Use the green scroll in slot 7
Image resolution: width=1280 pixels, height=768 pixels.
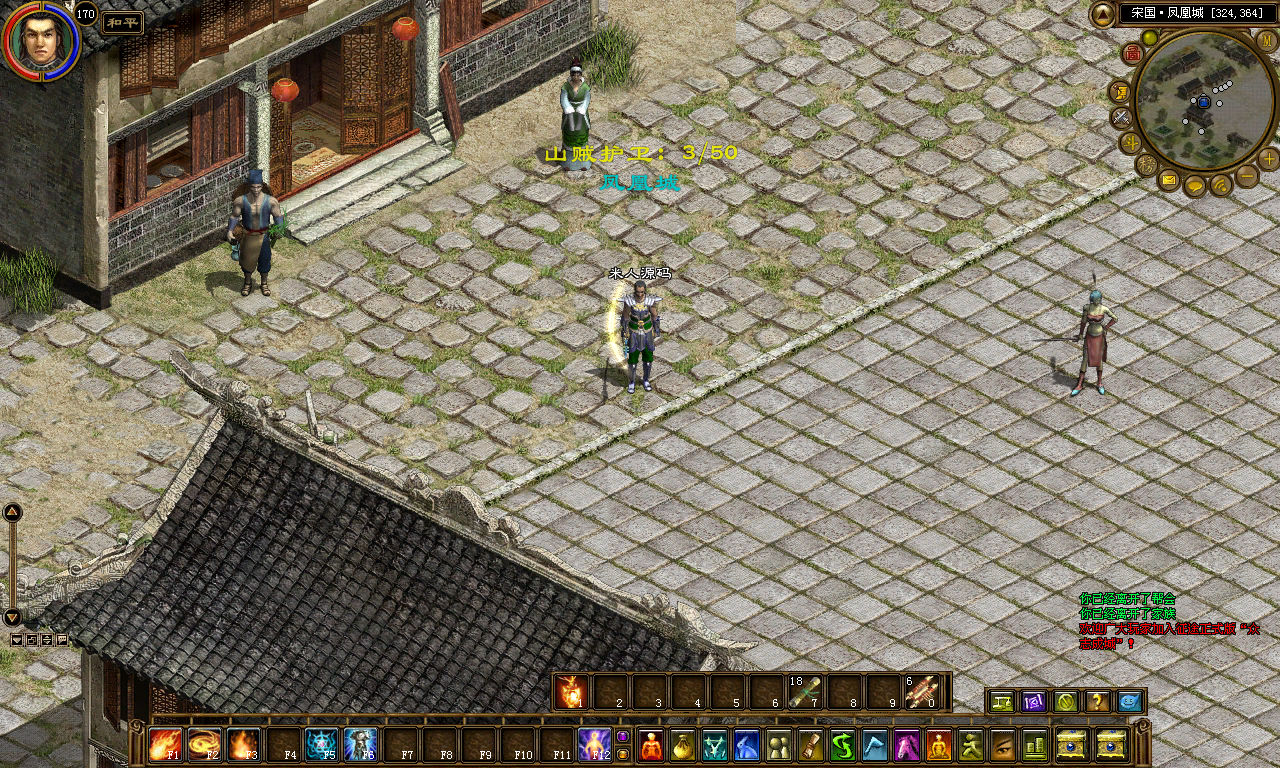click(804, 691)
